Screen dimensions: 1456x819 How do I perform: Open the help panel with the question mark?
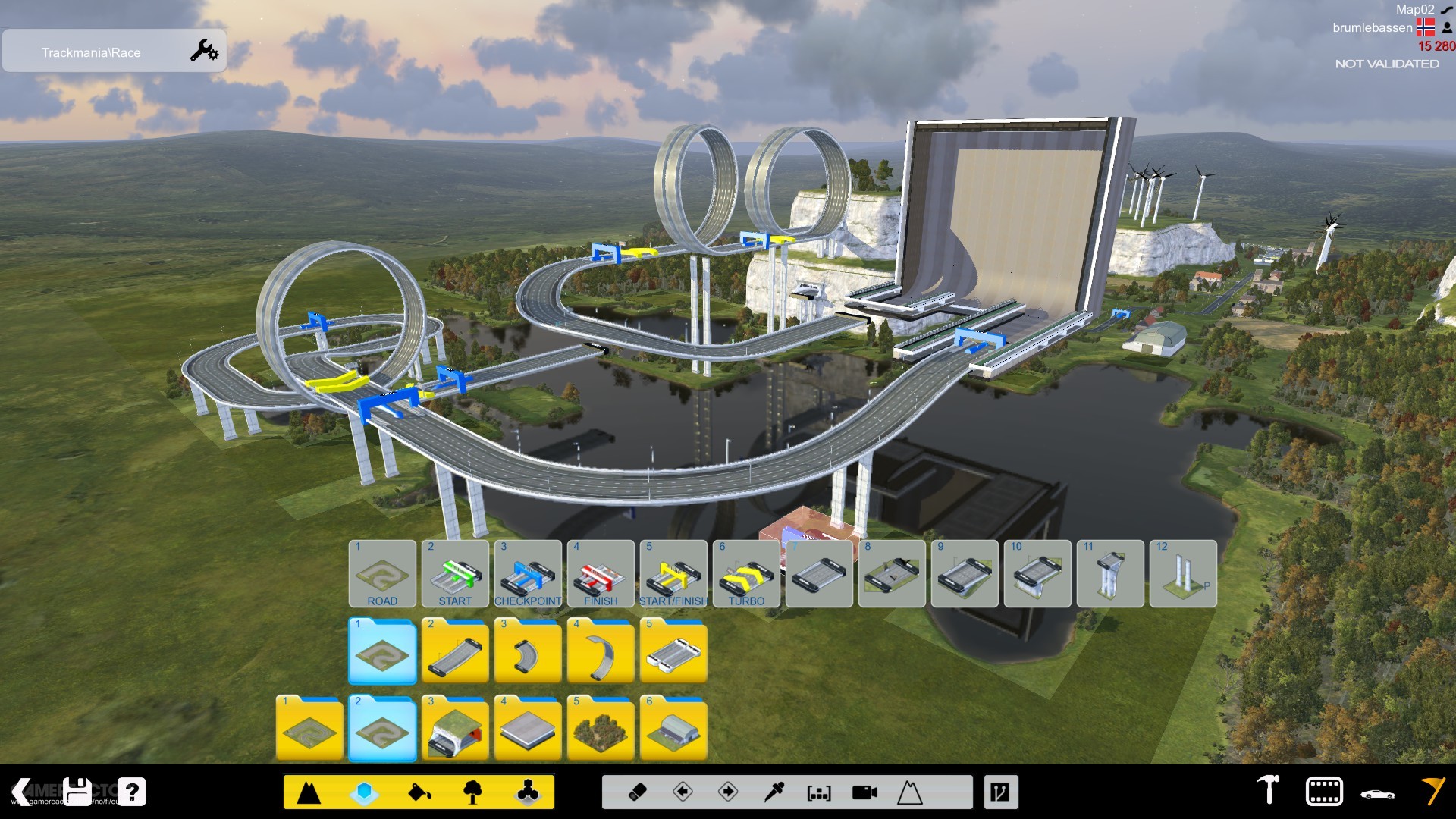point(133,792)
